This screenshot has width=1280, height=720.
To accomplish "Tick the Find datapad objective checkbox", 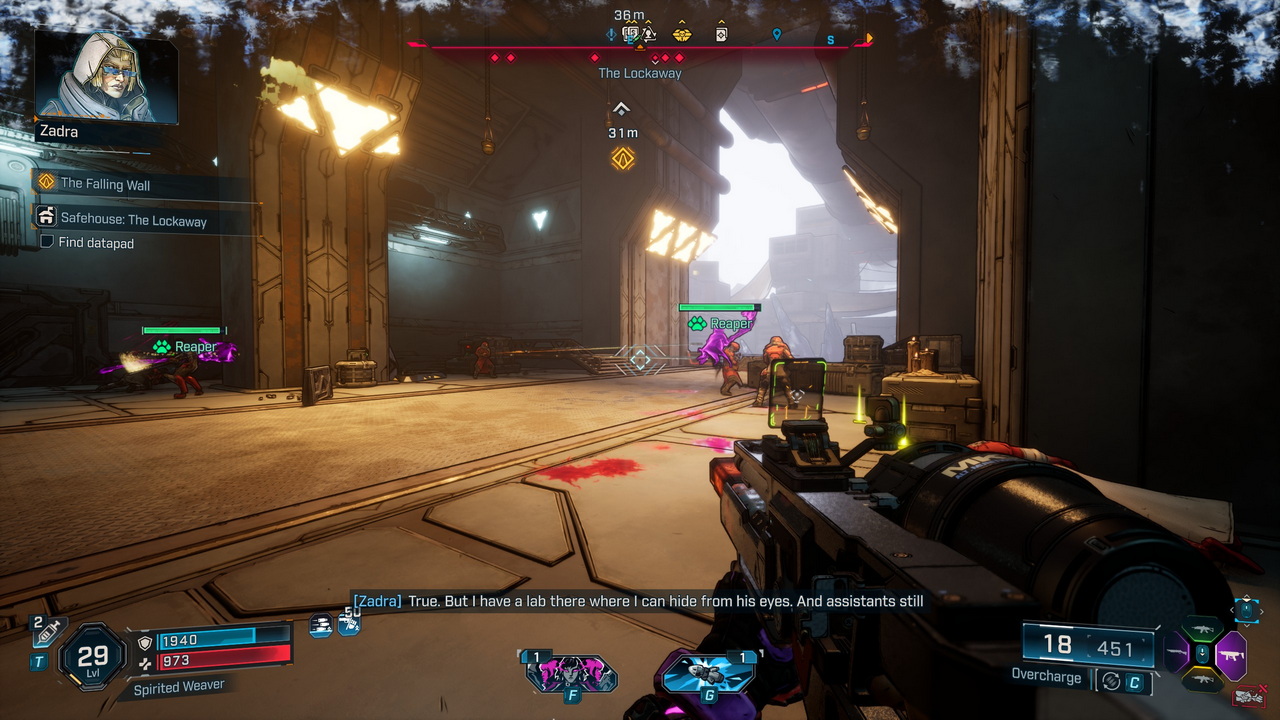I will [46, 243].
